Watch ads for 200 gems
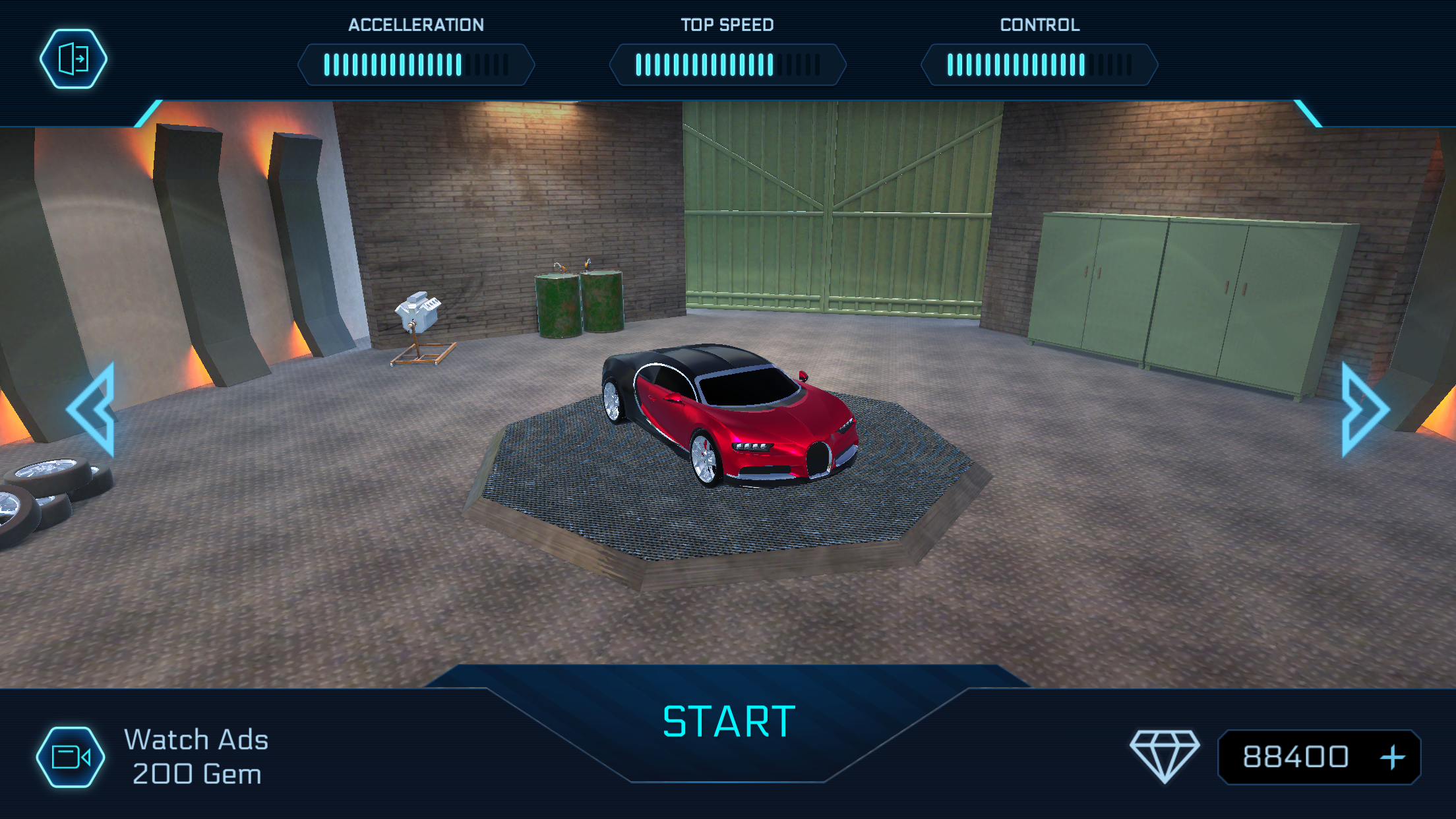Screen dimensions: 1456x819 tap(71, 757)
